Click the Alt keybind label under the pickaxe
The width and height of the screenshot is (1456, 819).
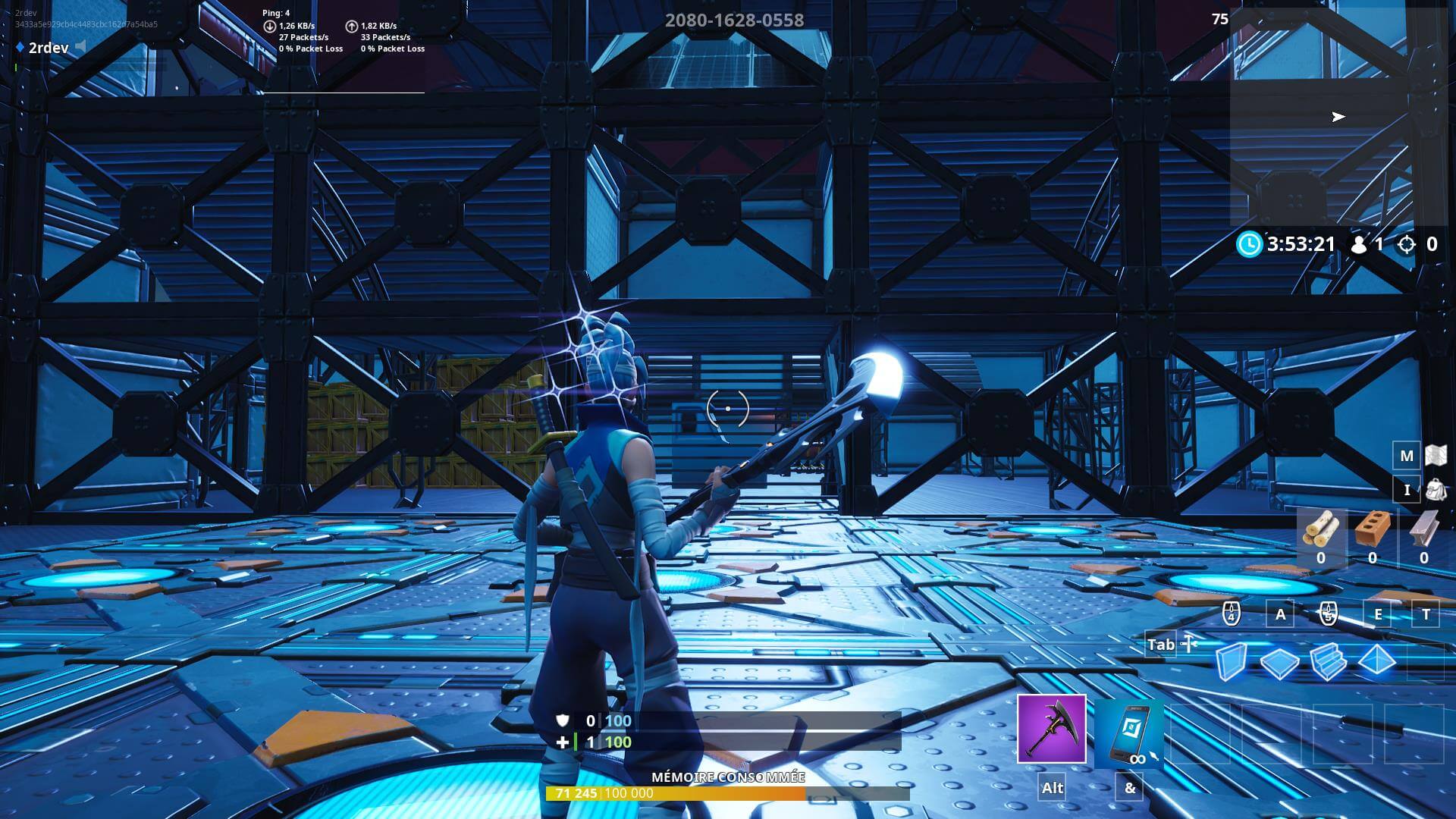tap(1052, 788)
